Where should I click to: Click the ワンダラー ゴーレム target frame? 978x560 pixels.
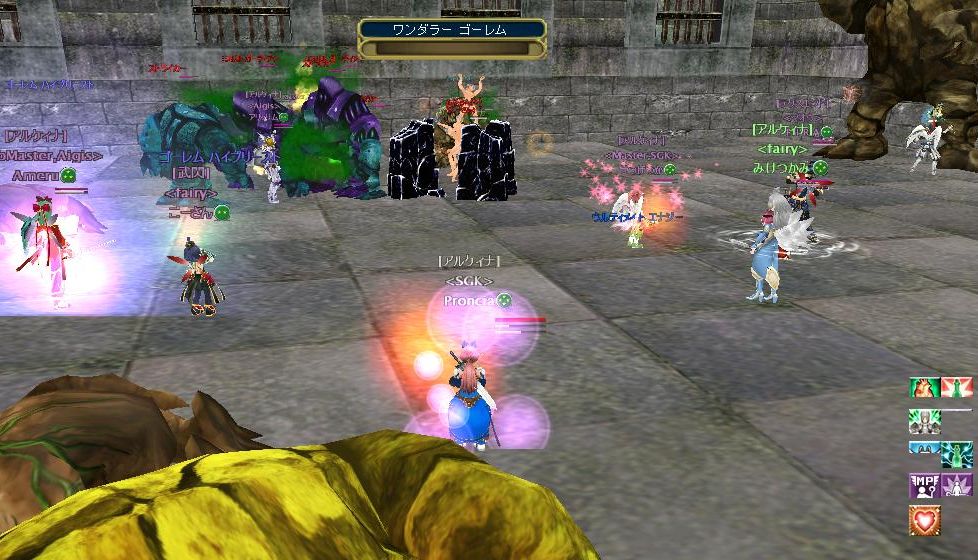[x=452, y=38]
